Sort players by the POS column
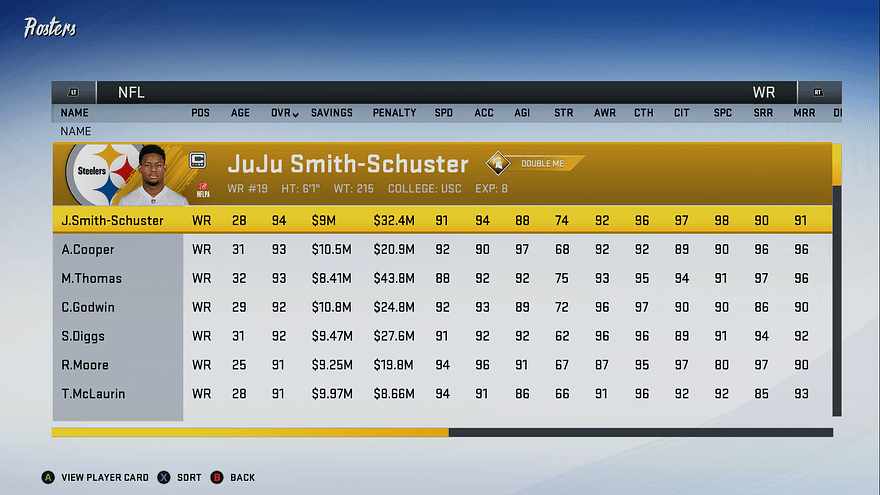Screen dimensions: 880x495 [x=201, y=113]
